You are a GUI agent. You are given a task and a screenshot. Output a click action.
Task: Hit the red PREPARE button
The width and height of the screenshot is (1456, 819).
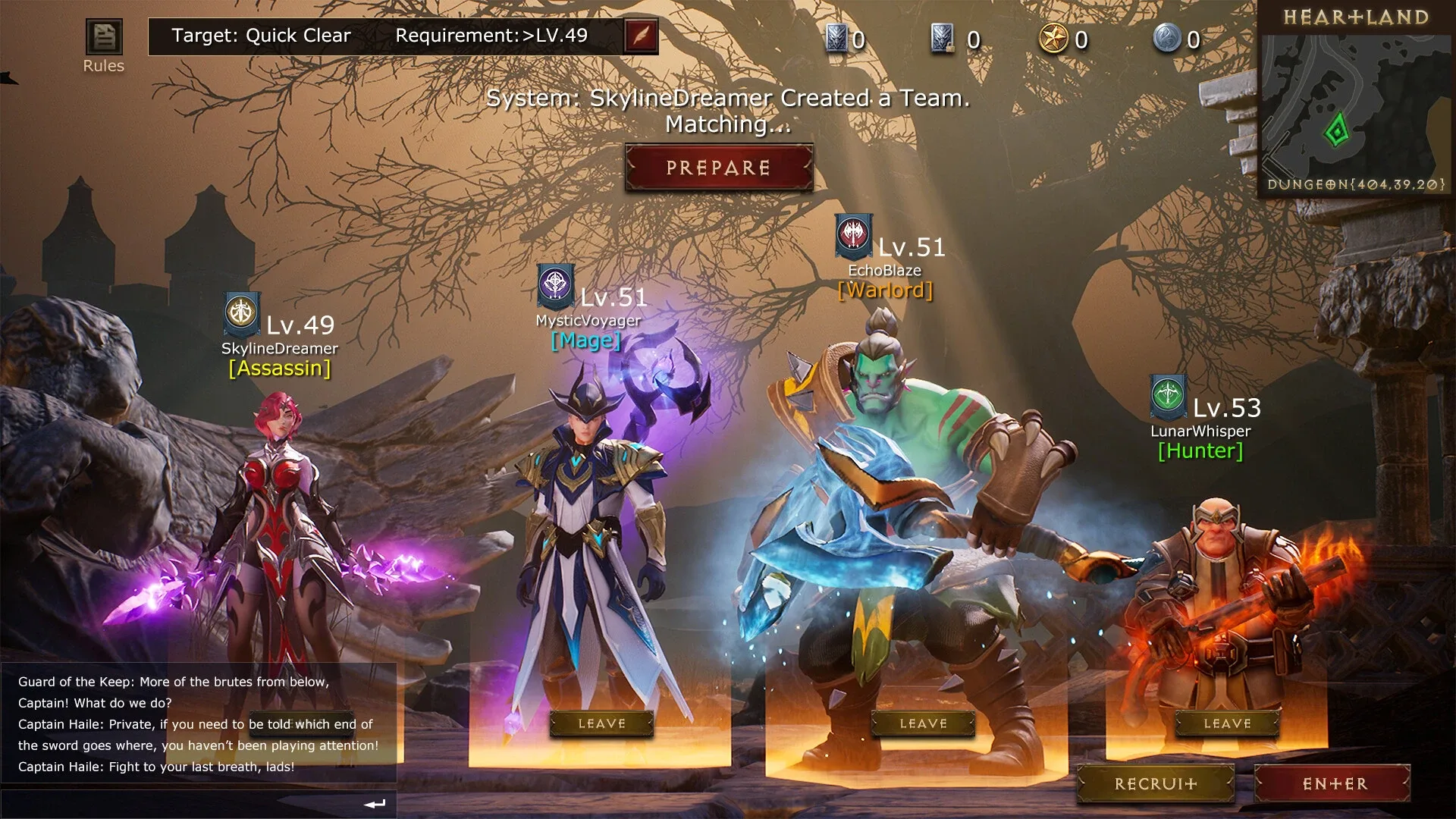click(x=718, y=168)
